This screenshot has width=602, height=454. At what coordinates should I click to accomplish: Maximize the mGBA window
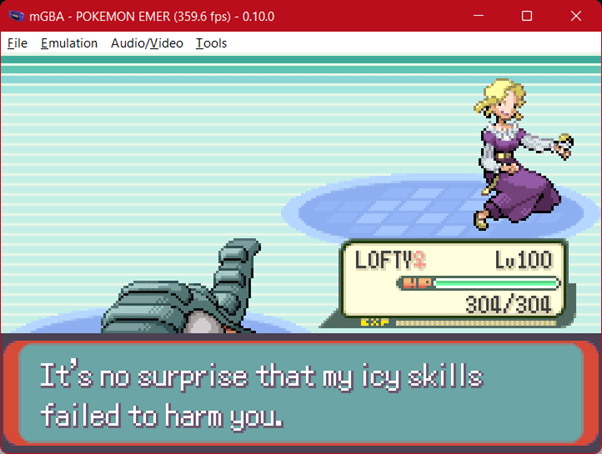tap(527, 16)
